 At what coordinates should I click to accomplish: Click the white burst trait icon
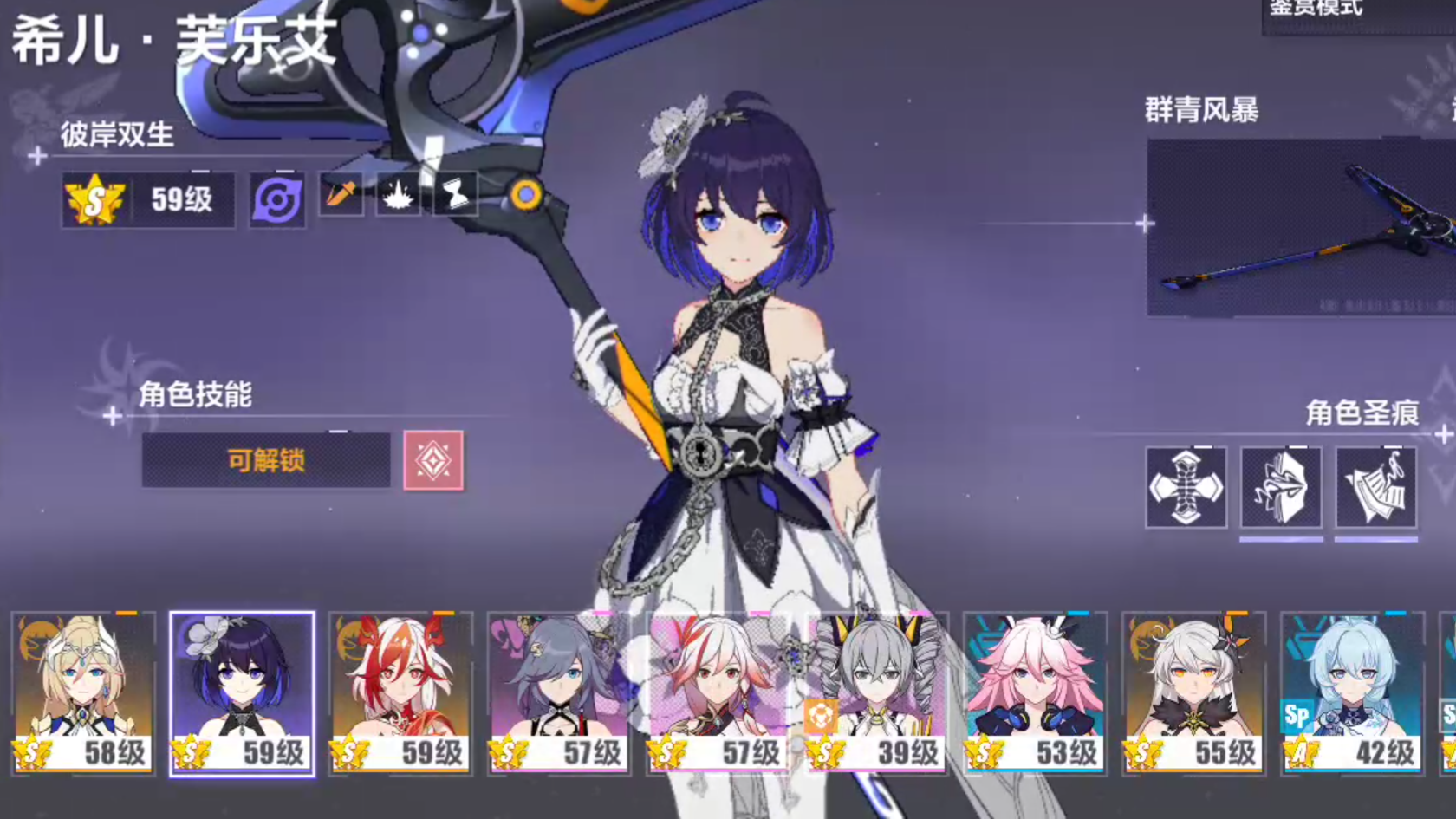click(399, 194)
